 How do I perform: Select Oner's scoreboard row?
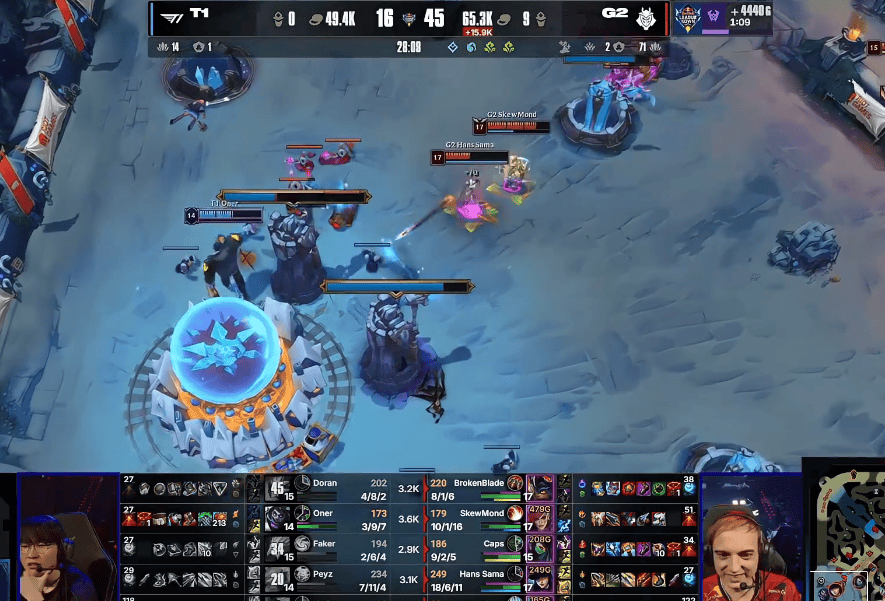click(x=340, y=518)
